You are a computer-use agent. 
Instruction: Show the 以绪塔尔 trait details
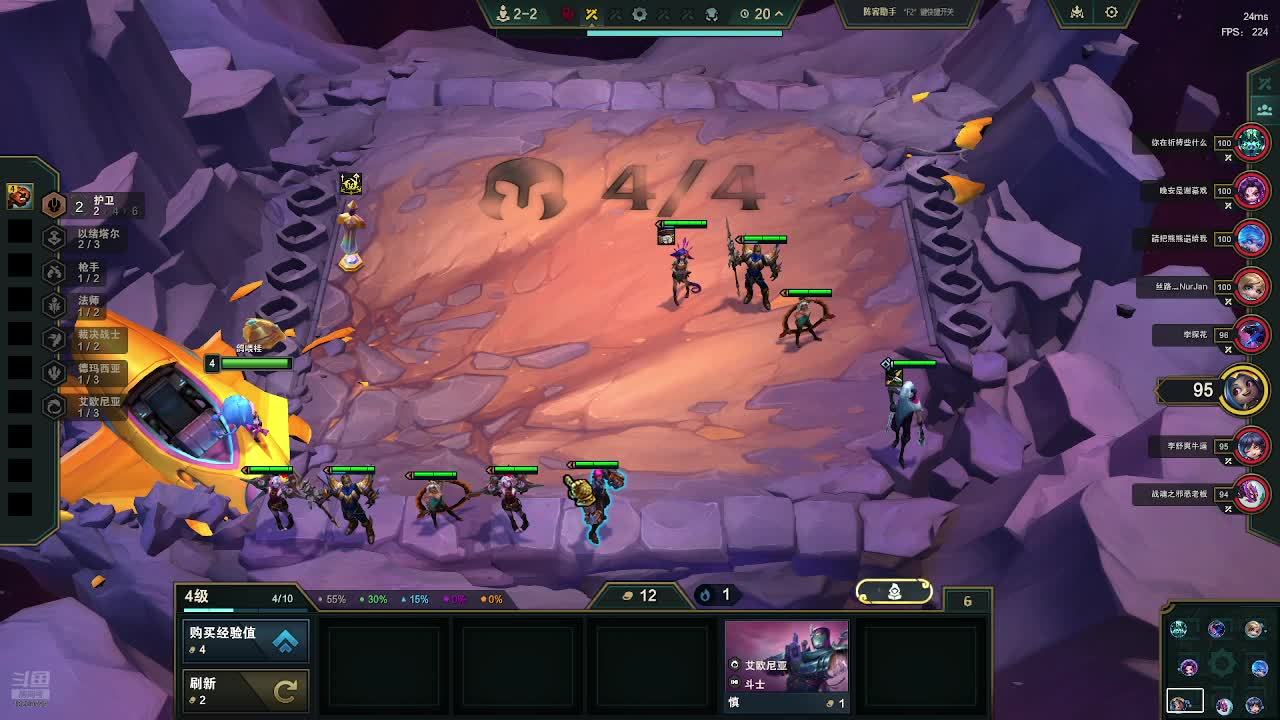55,238
